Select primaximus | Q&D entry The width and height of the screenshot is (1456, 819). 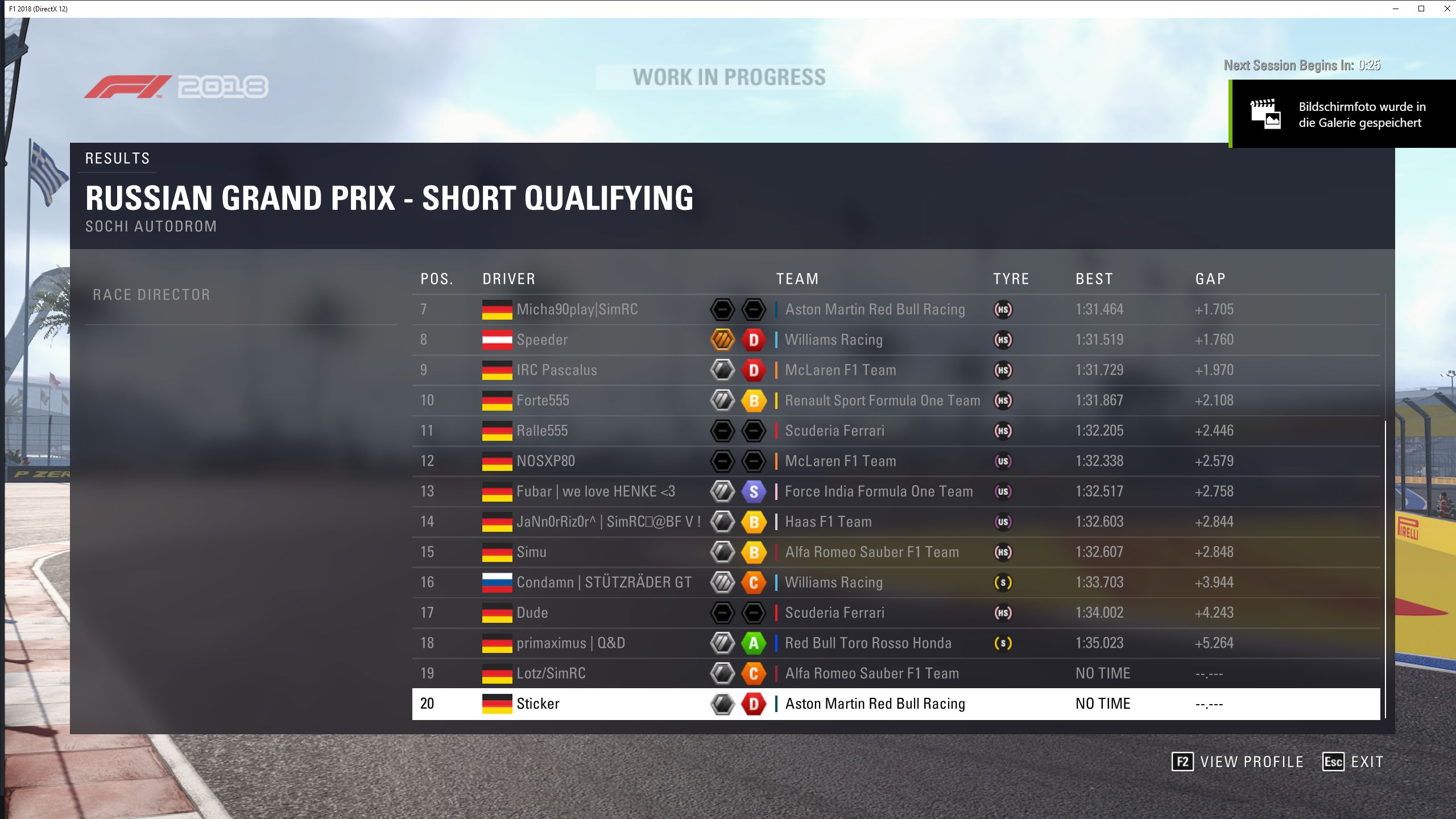tap(570, 643)
